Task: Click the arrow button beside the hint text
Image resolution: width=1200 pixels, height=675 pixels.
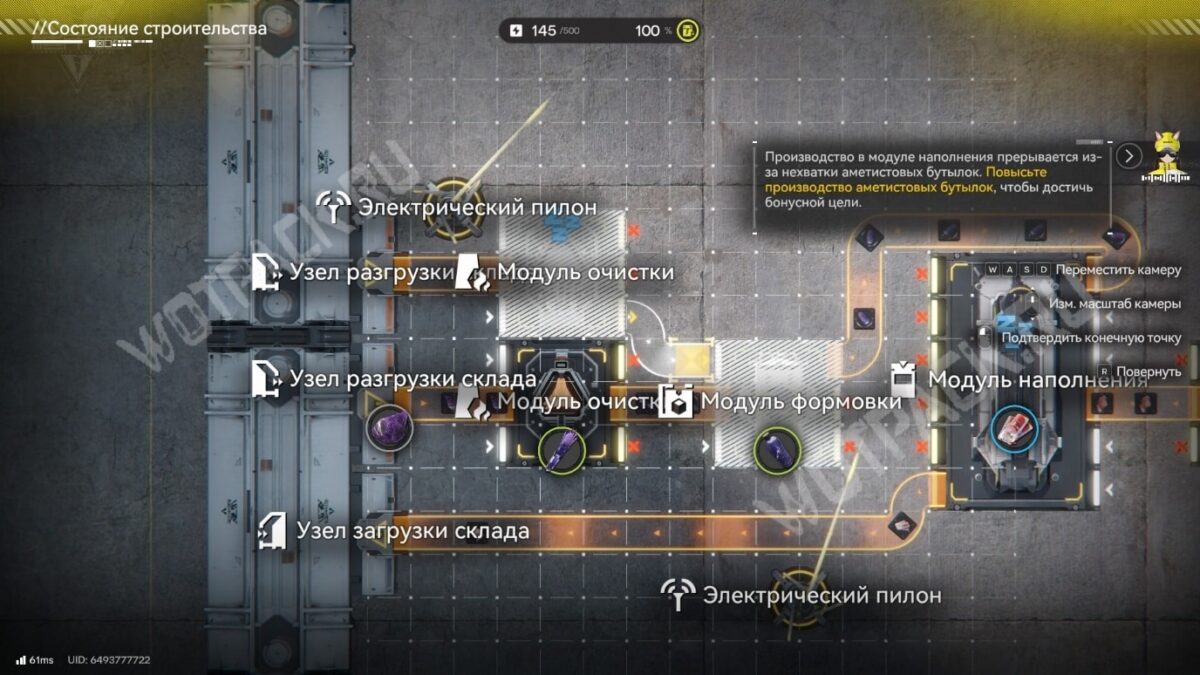Action: (1129, 156)
